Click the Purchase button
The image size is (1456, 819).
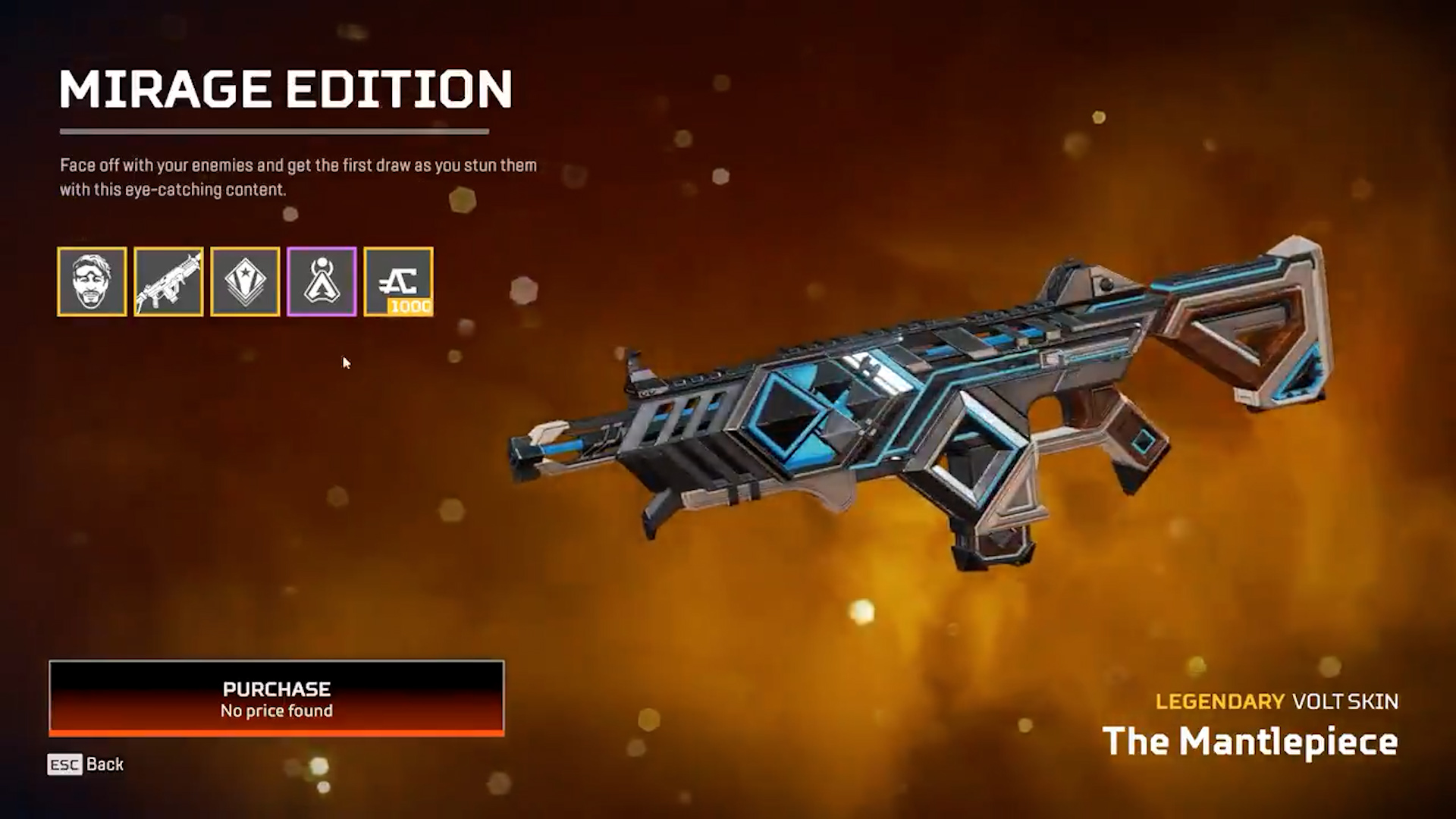(276, 698)
